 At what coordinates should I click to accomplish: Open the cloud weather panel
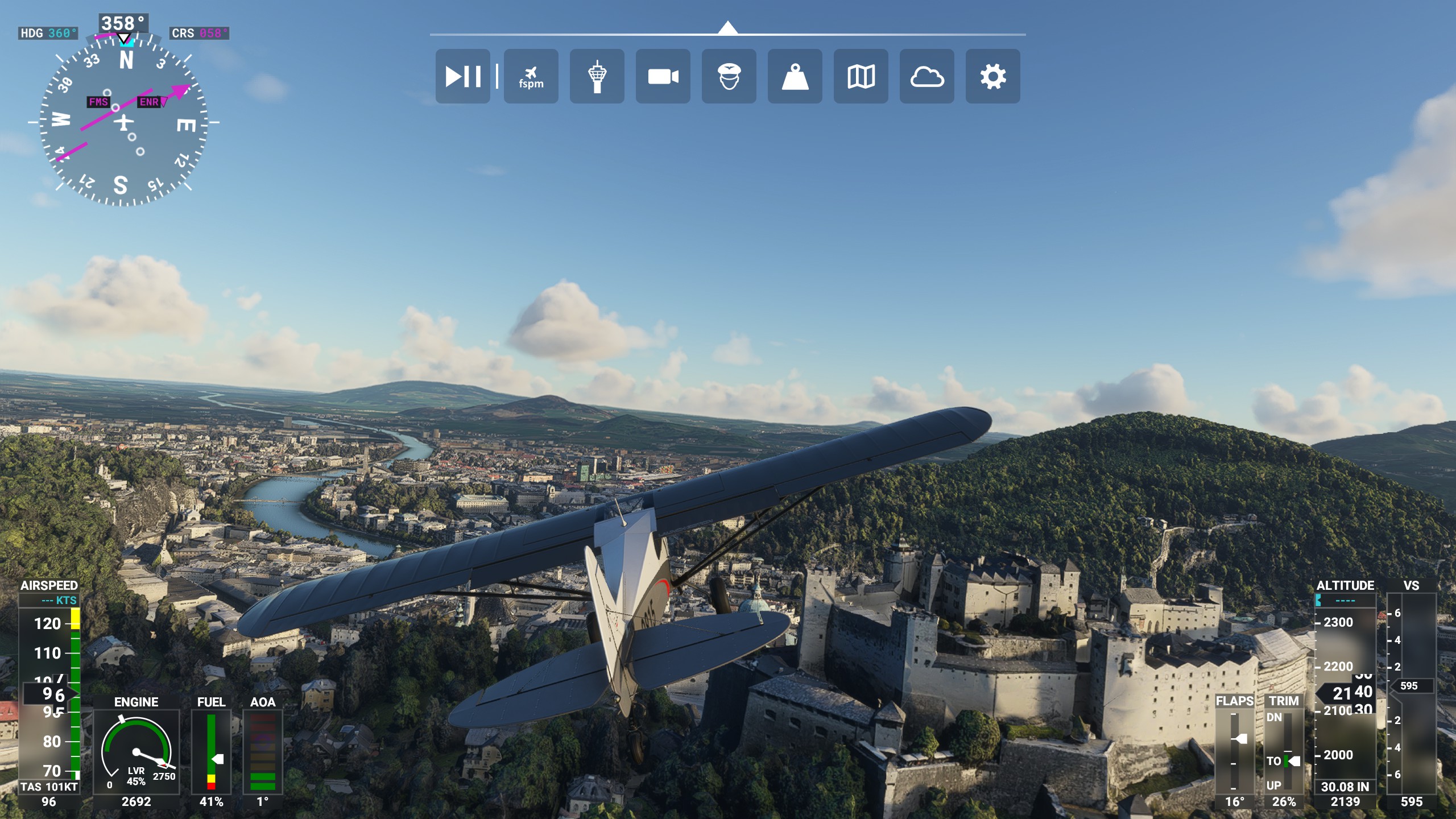pyautogui.click(x=926, y=76)
